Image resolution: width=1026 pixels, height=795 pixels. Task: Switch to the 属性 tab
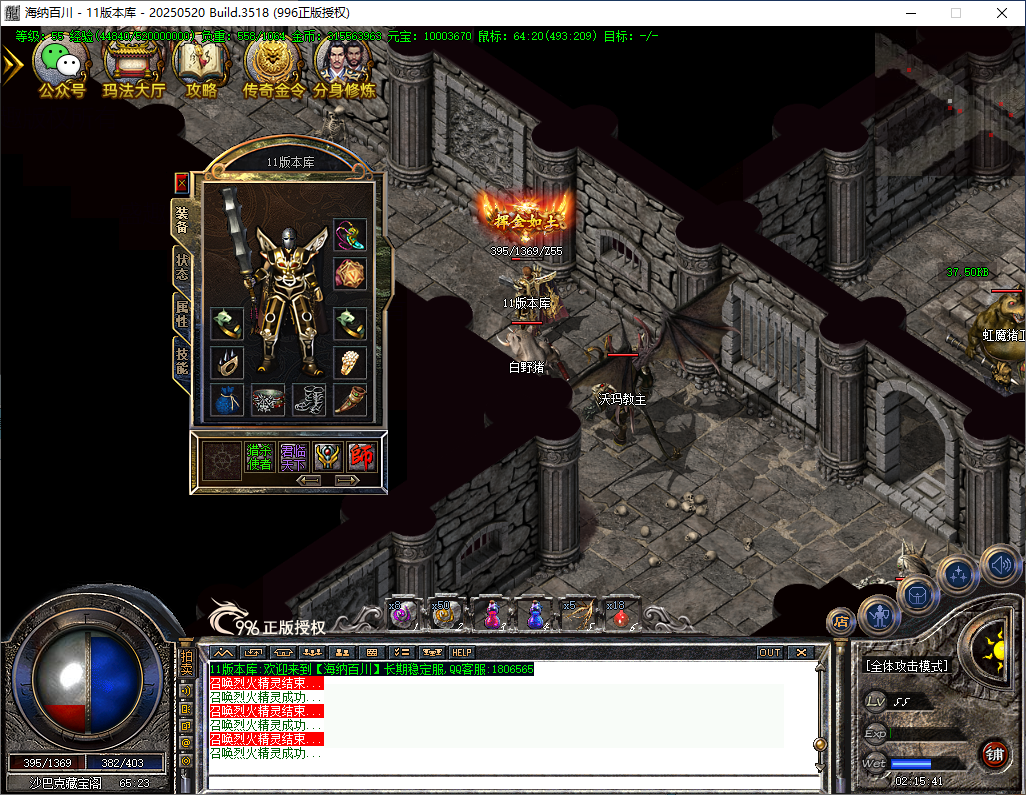(181, 314)
